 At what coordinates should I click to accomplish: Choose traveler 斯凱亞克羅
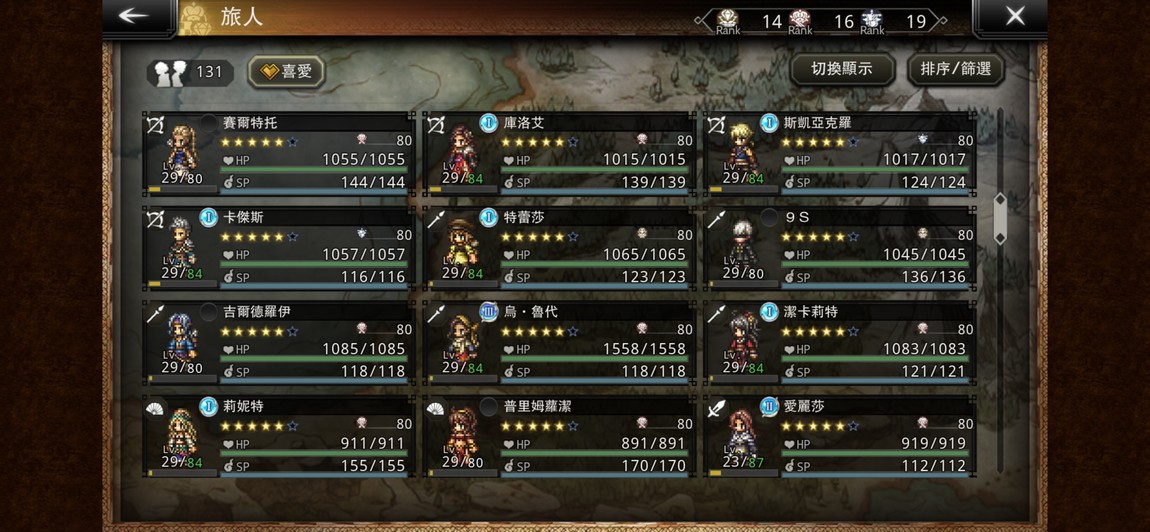[x=839, y=153]
